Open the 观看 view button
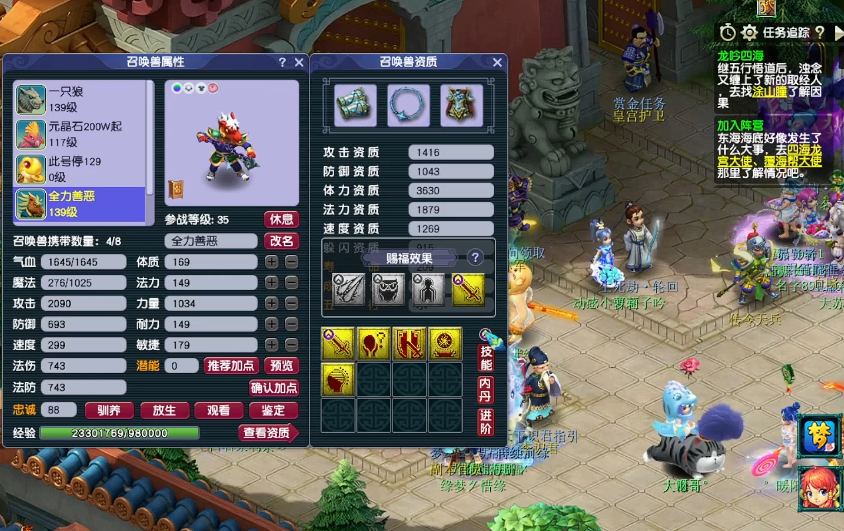The image size is (844, 531). coord(218,410)
